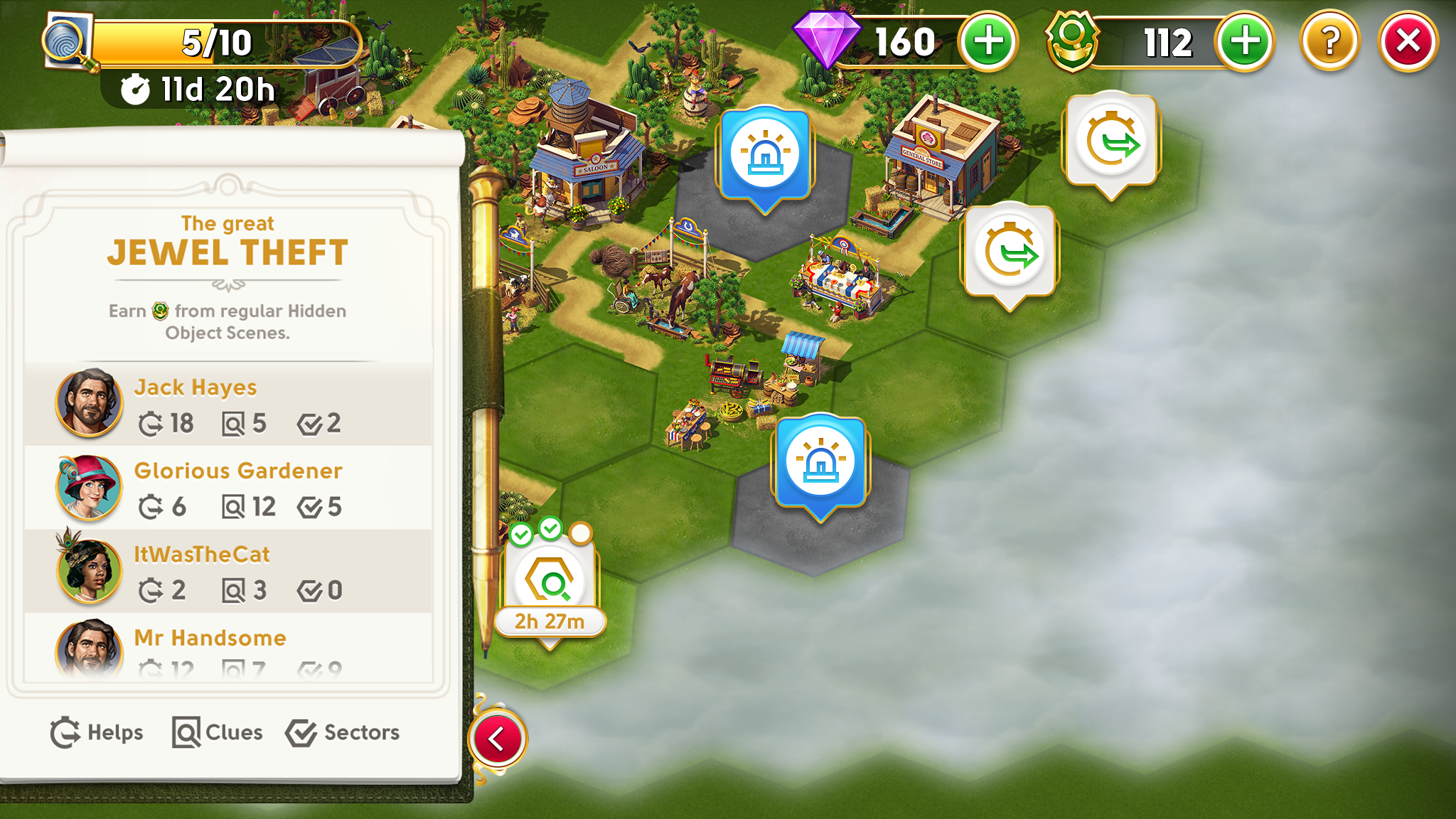
Task: Select Glorious Gardener's player row
Action: [227, 488]
